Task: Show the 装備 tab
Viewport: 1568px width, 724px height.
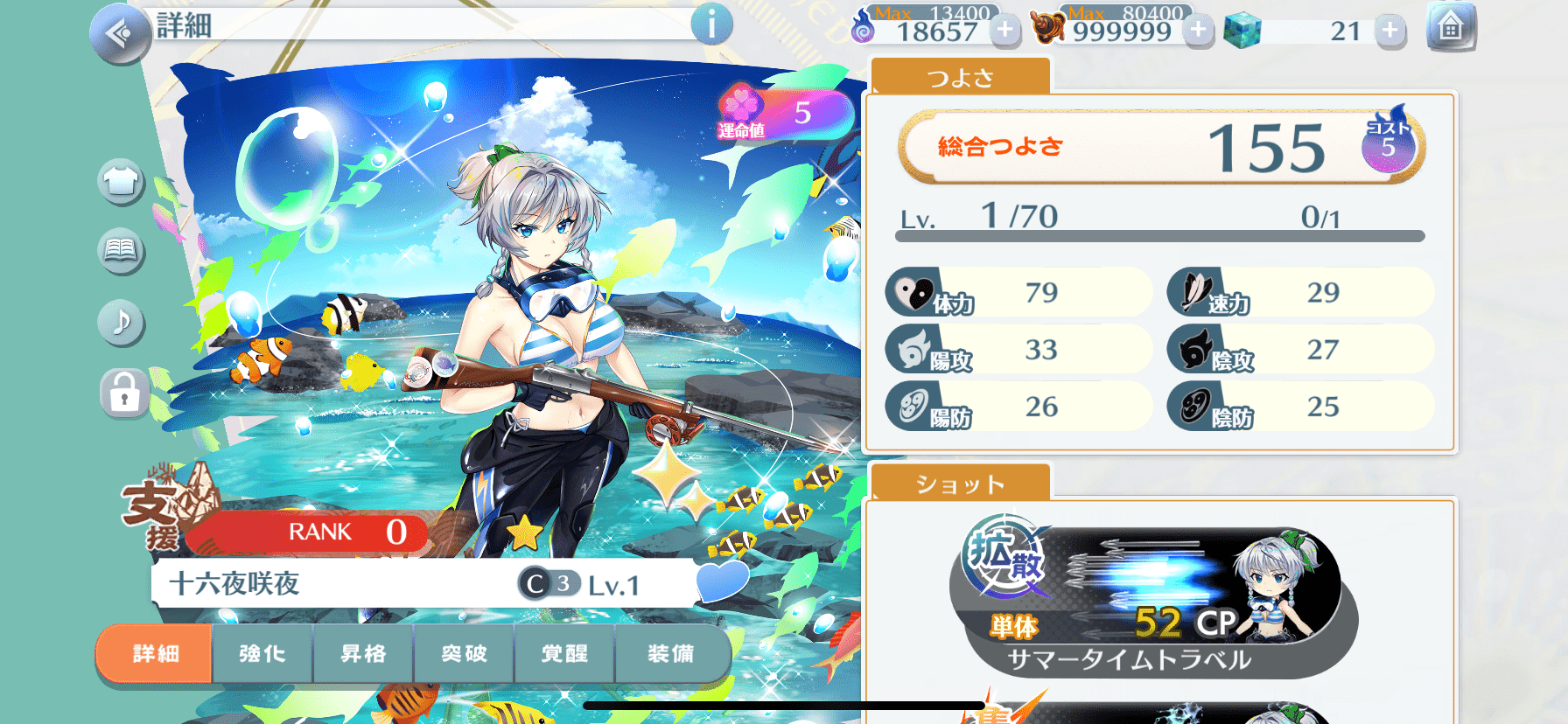Action: pyautogui.click(x=671, y=653)
